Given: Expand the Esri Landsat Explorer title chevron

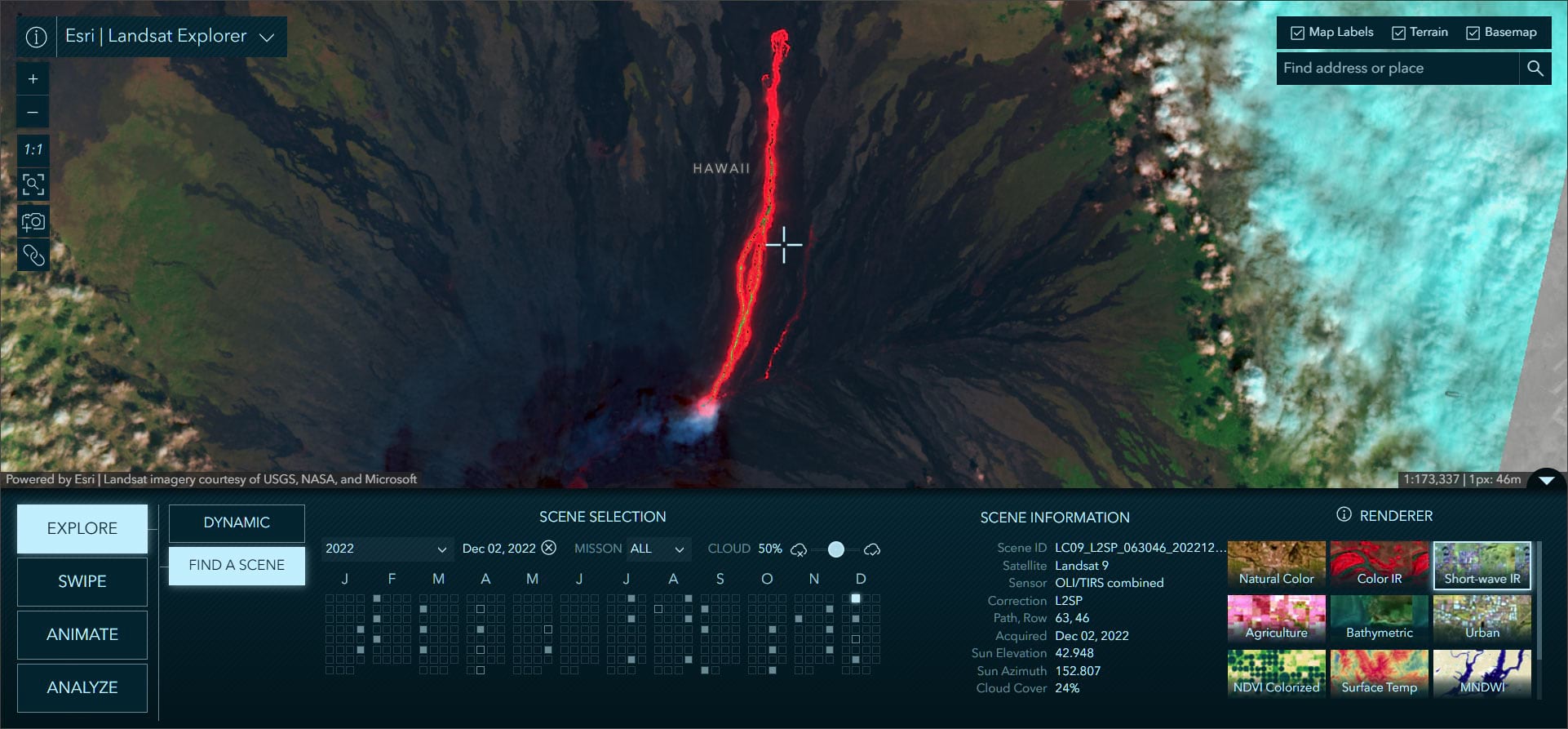Looking at the screenshot, I should coord(268,36).
